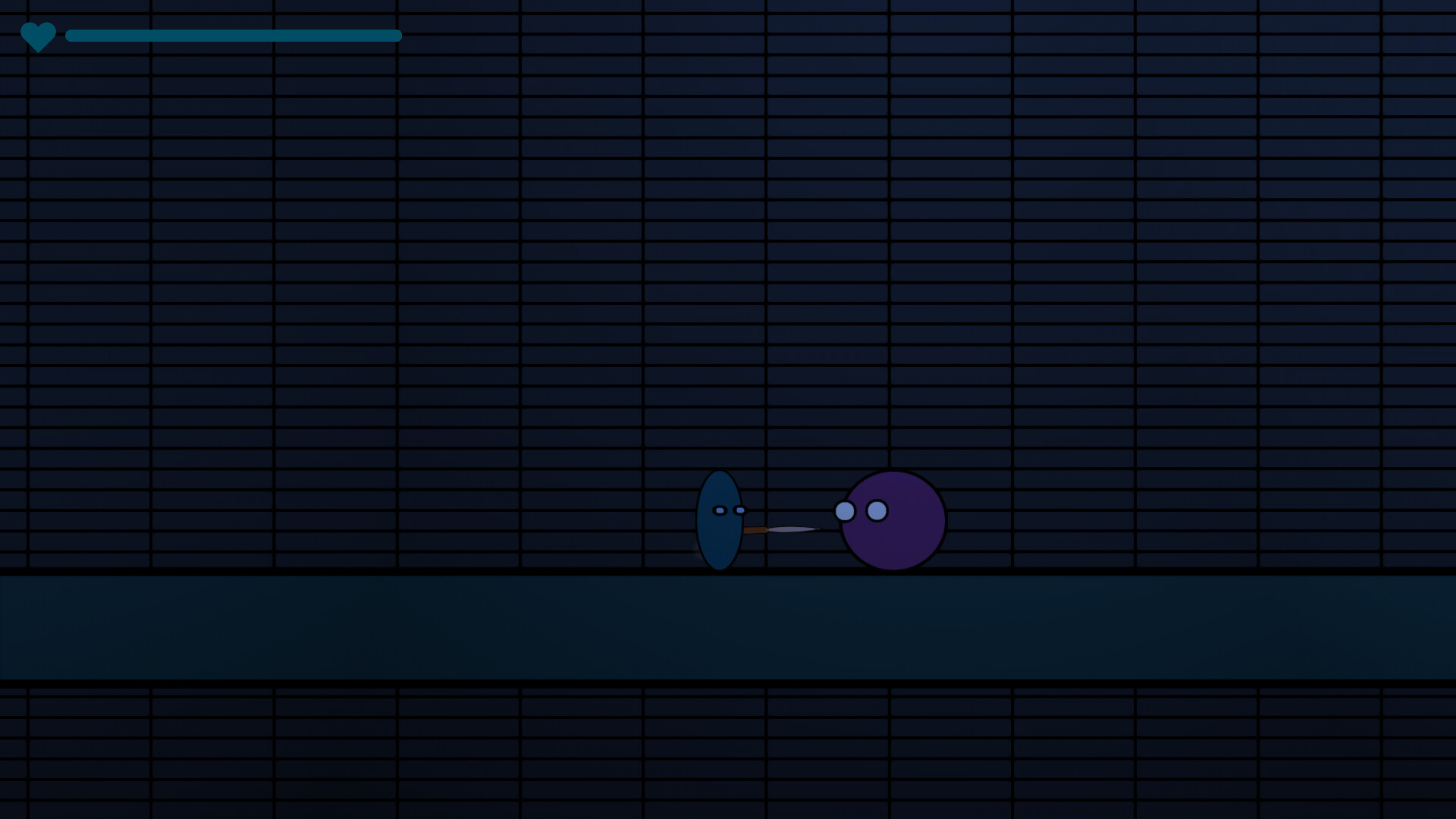This screenshot has height=819, width=1456.
Task: Click the purple enemy's right eye
Action: 876,509
